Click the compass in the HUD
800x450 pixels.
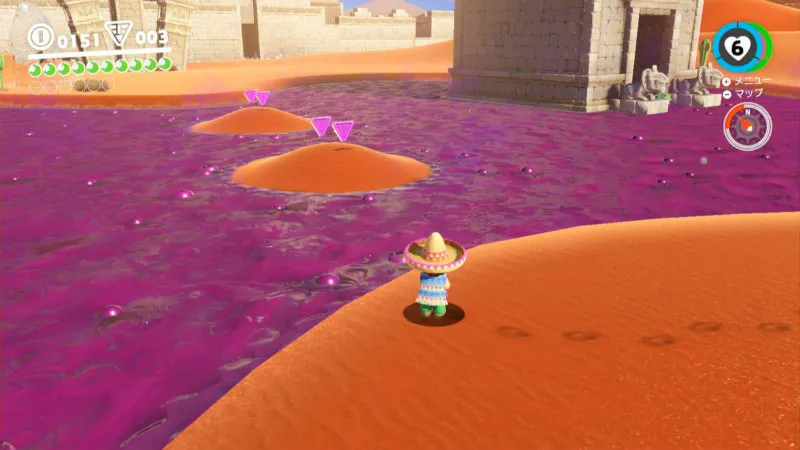tap(747, 126)
